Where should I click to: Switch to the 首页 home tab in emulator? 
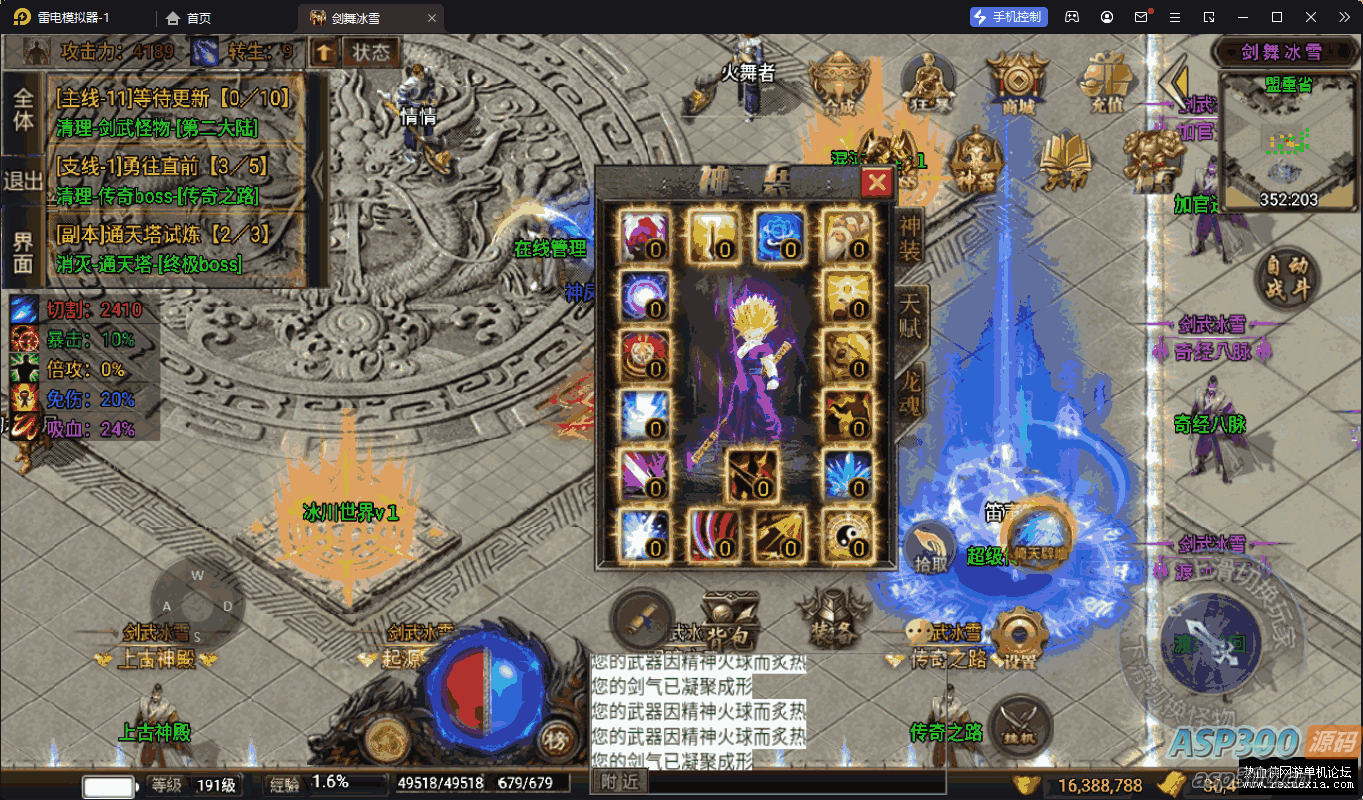(x=189, y=17)
